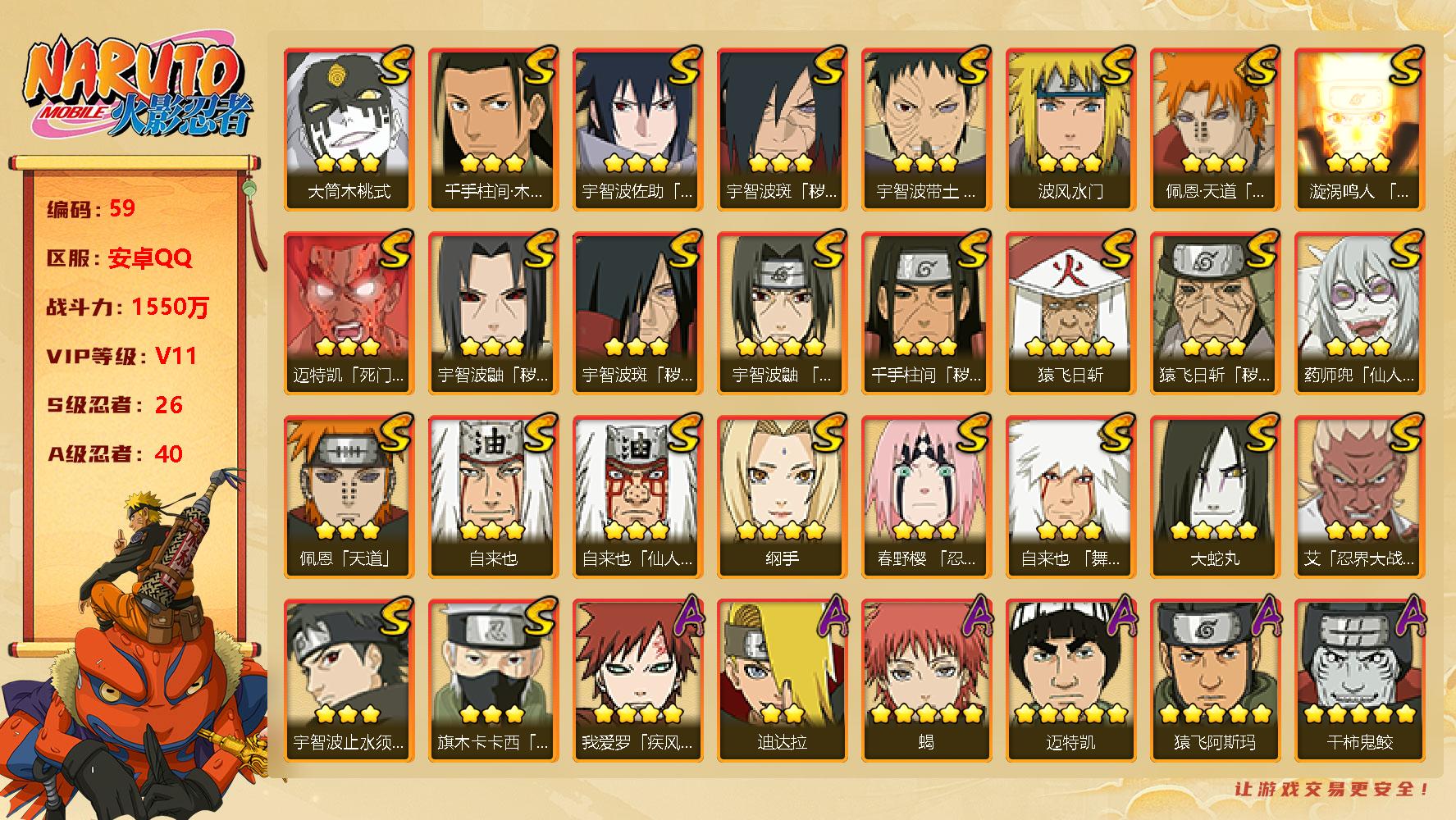Select the 宇智波止水 ninja card
Viewport: 1456px width, 820px height.
coord(349,680)
